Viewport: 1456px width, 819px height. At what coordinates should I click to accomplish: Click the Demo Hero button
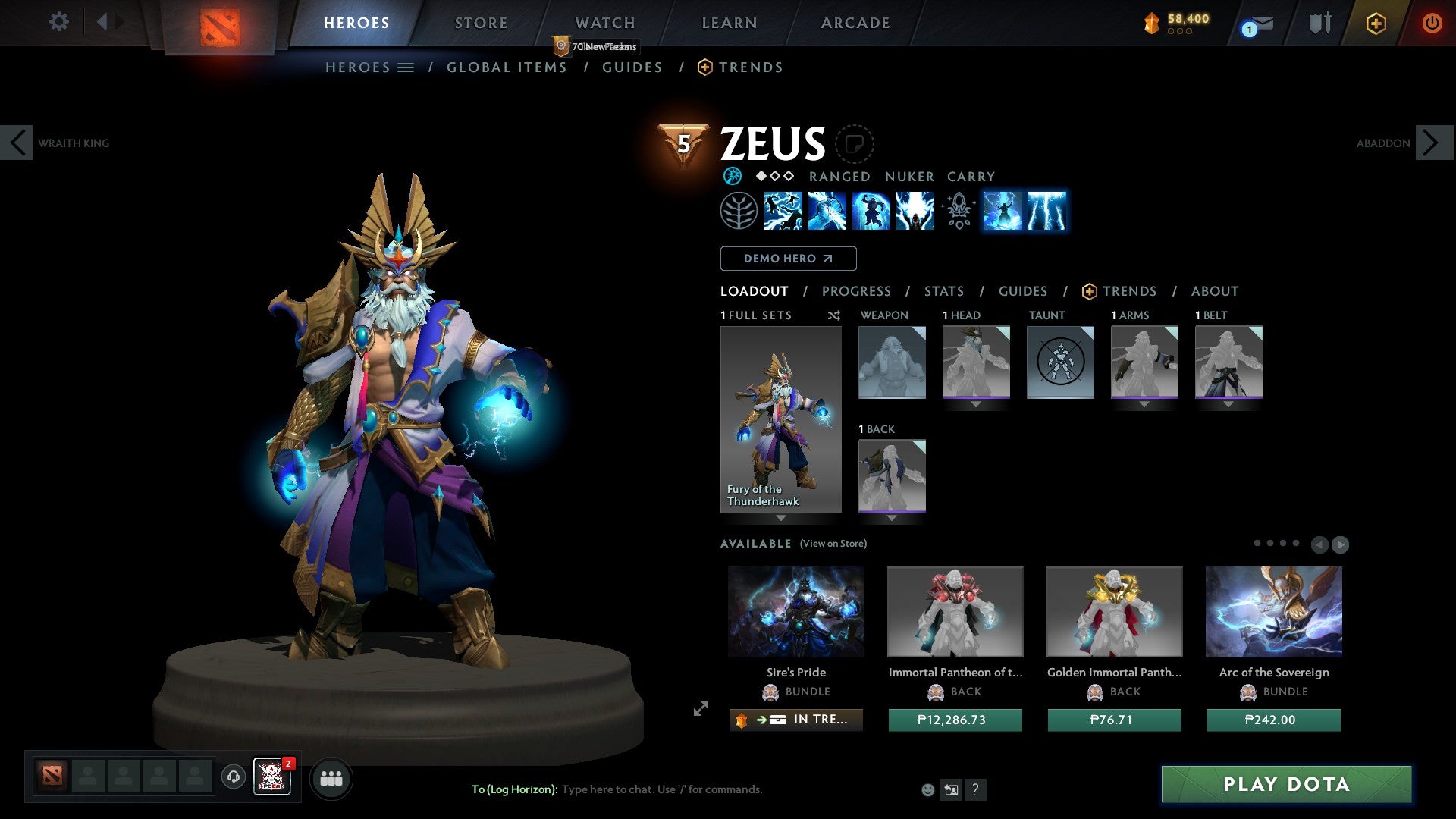[788, 259]
